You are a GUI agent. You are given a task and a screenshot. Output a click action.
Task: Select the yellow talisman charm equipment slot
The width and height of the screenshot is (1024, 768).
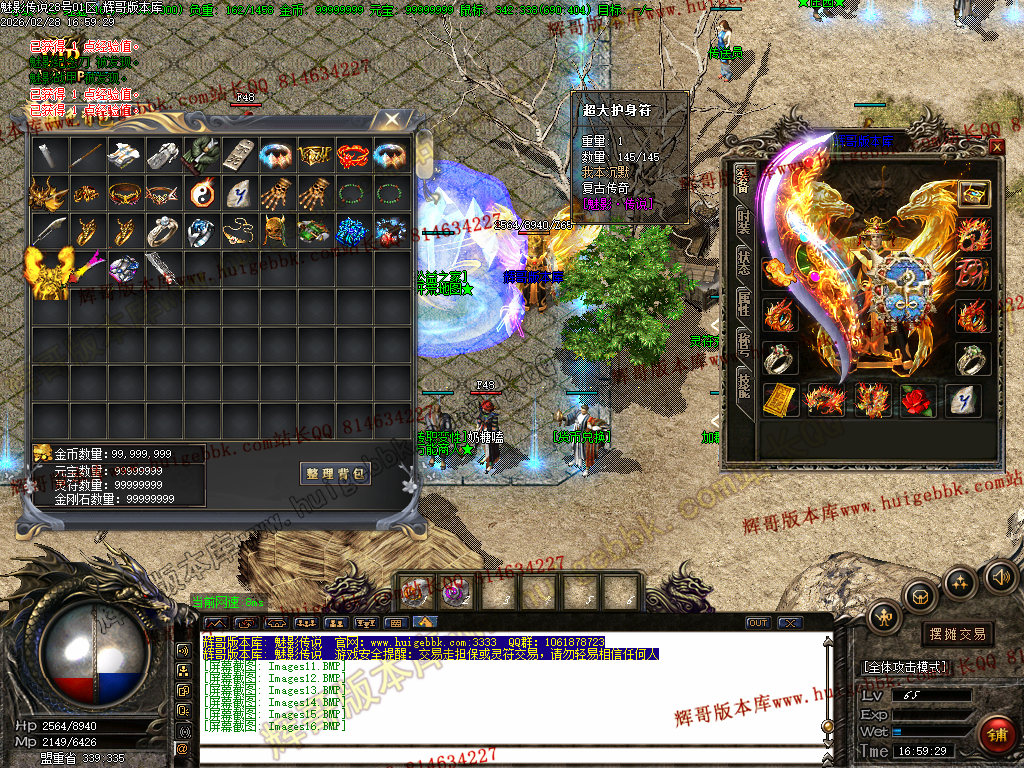click(781, 399)
